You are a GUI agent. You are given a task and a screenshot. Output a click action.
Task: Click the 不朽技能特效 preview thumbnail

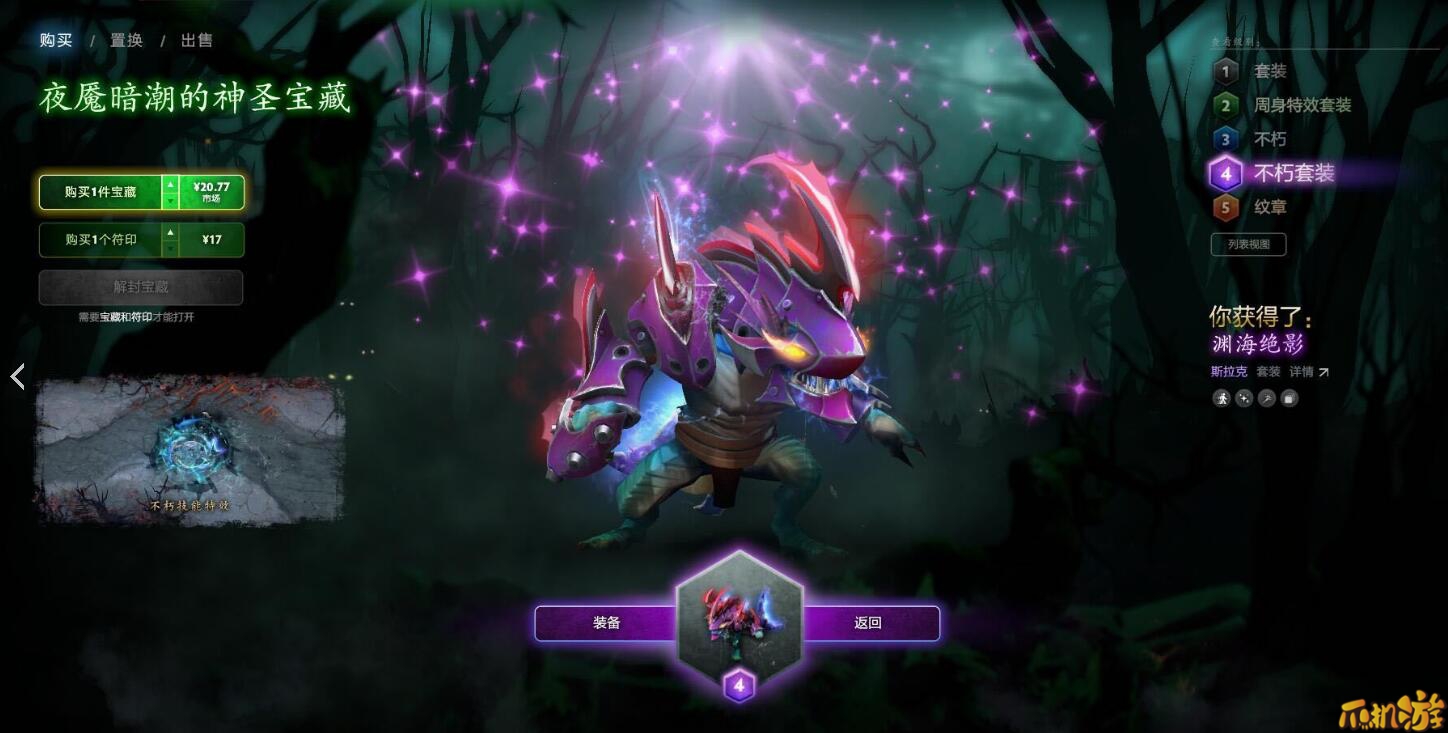click(185, 450)
